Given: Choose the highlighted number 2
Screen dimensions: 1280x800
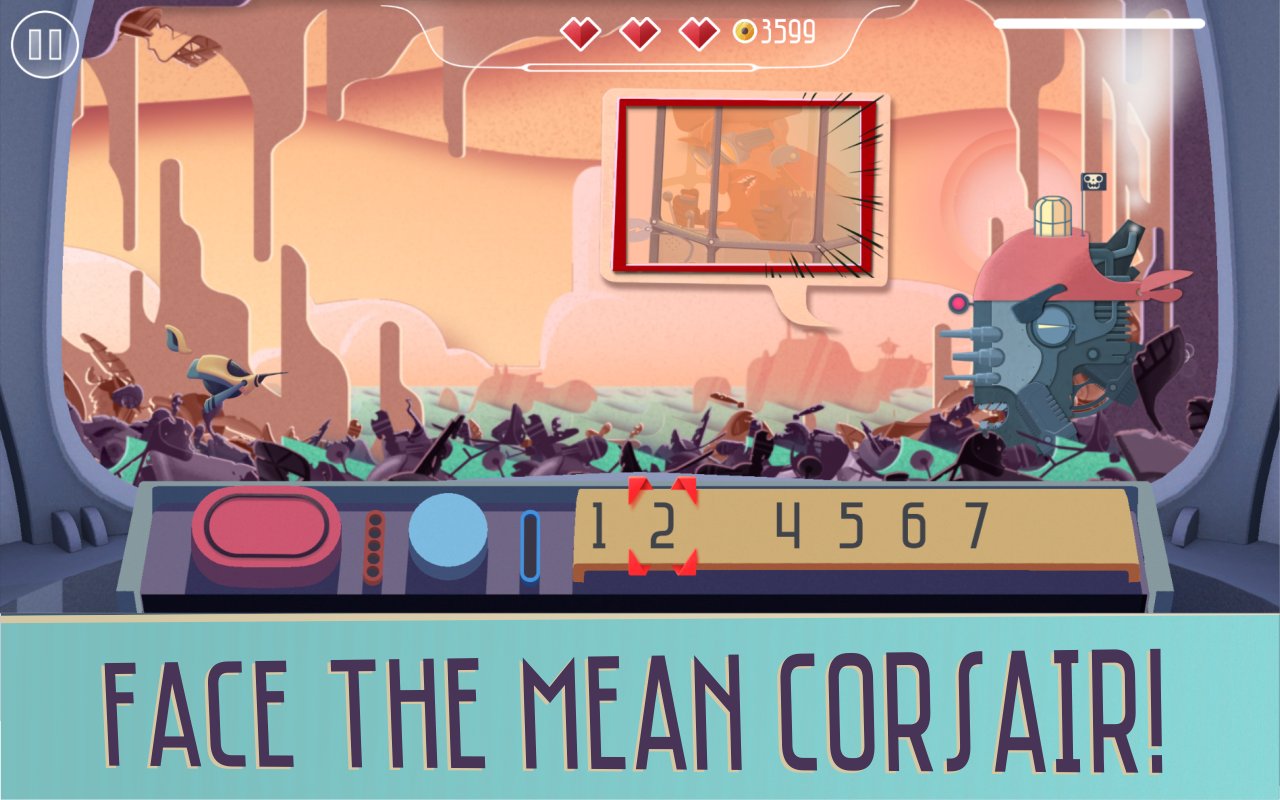Looking at the screenshot, I should point(661,527).
